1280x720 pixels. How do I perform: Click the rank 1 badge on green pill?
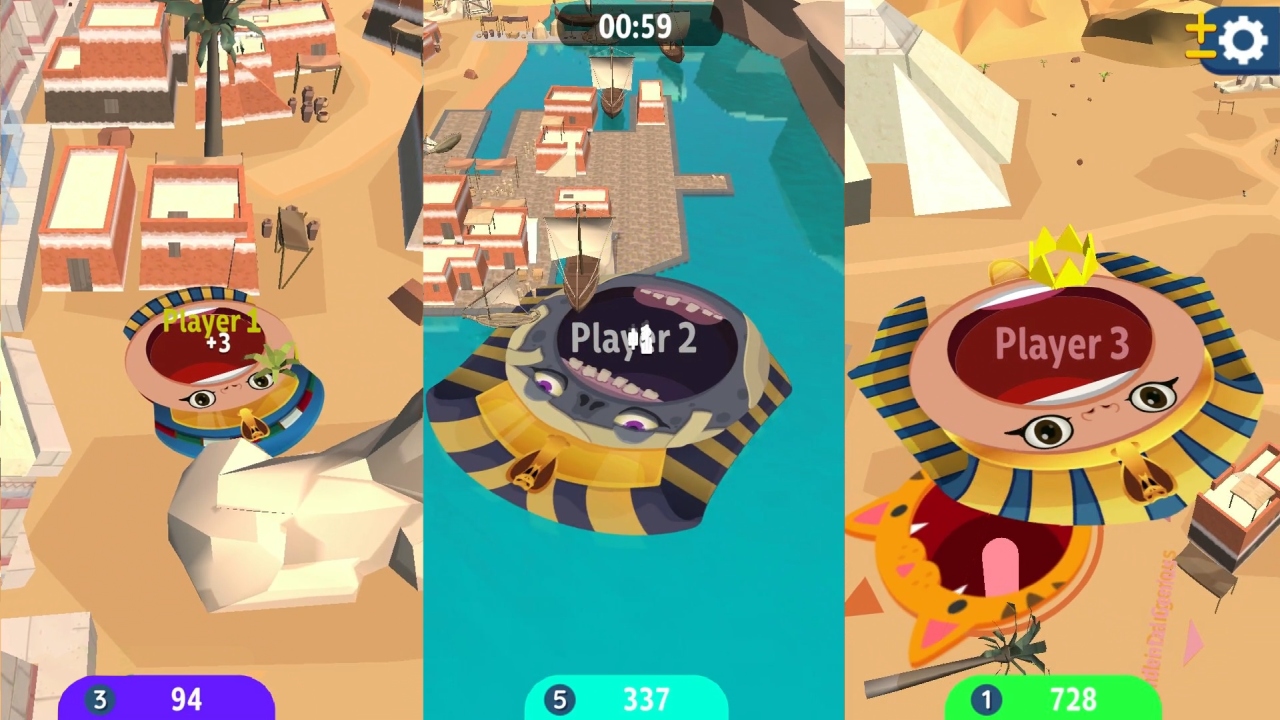point(984,700)
